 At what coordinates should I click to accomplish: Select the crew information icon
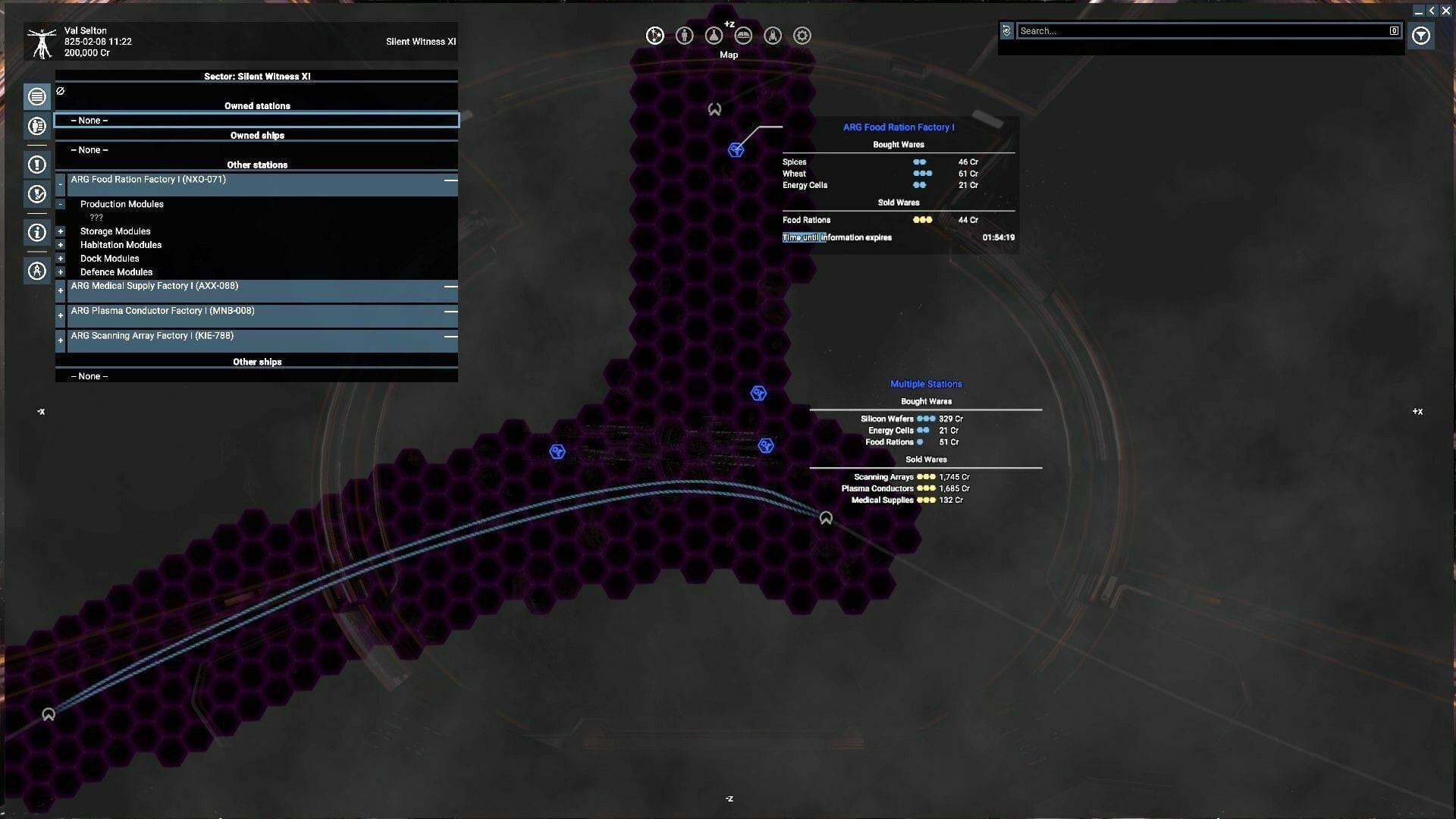684,35
